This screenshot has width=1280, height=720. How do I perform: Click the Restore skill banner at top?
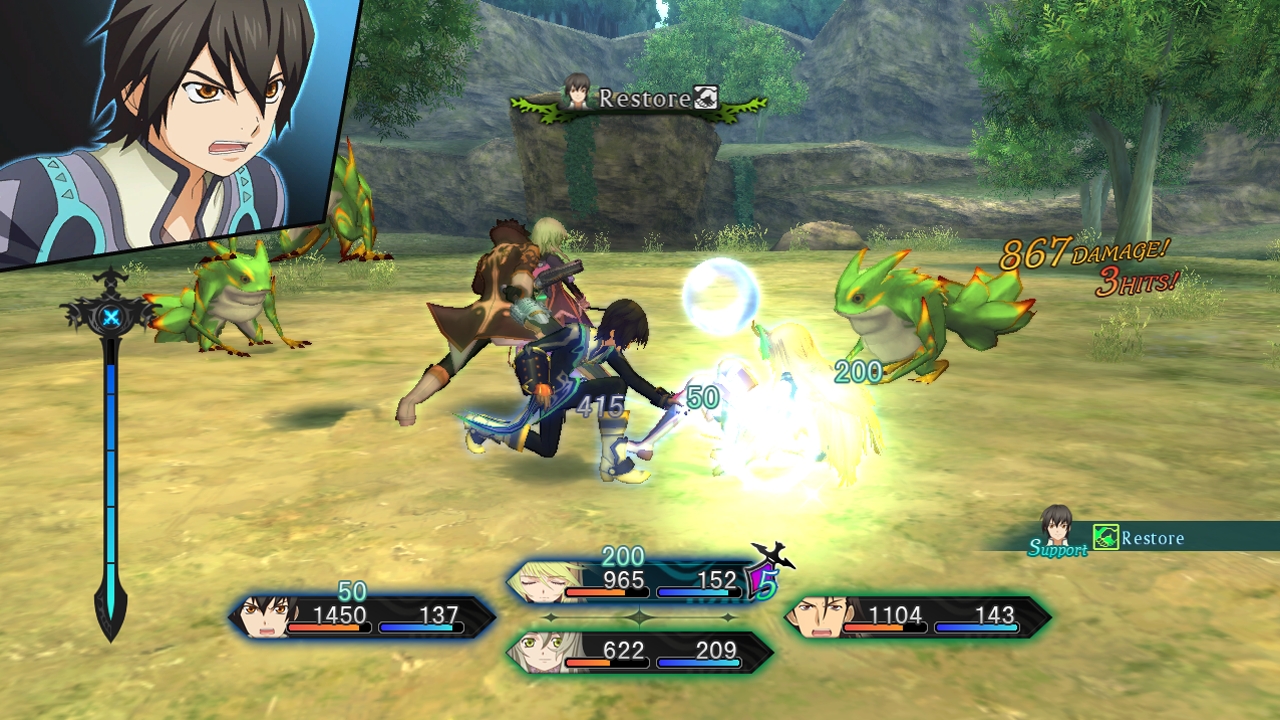[640, 99]
